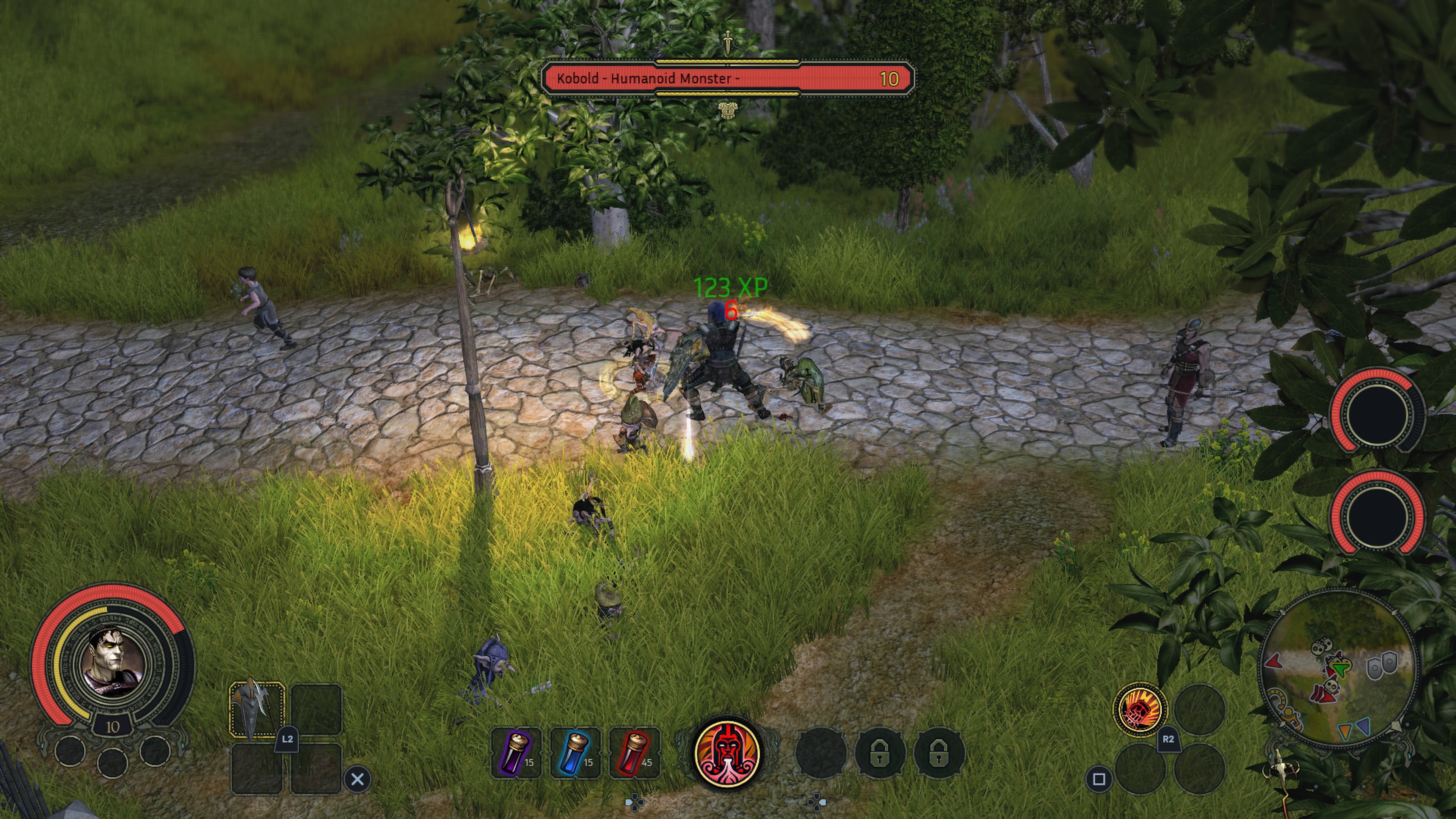Activate the red helmet ability in the centre
Image resolution: width=1456 pixels, height=819 pixels.
tap(728, 753)
